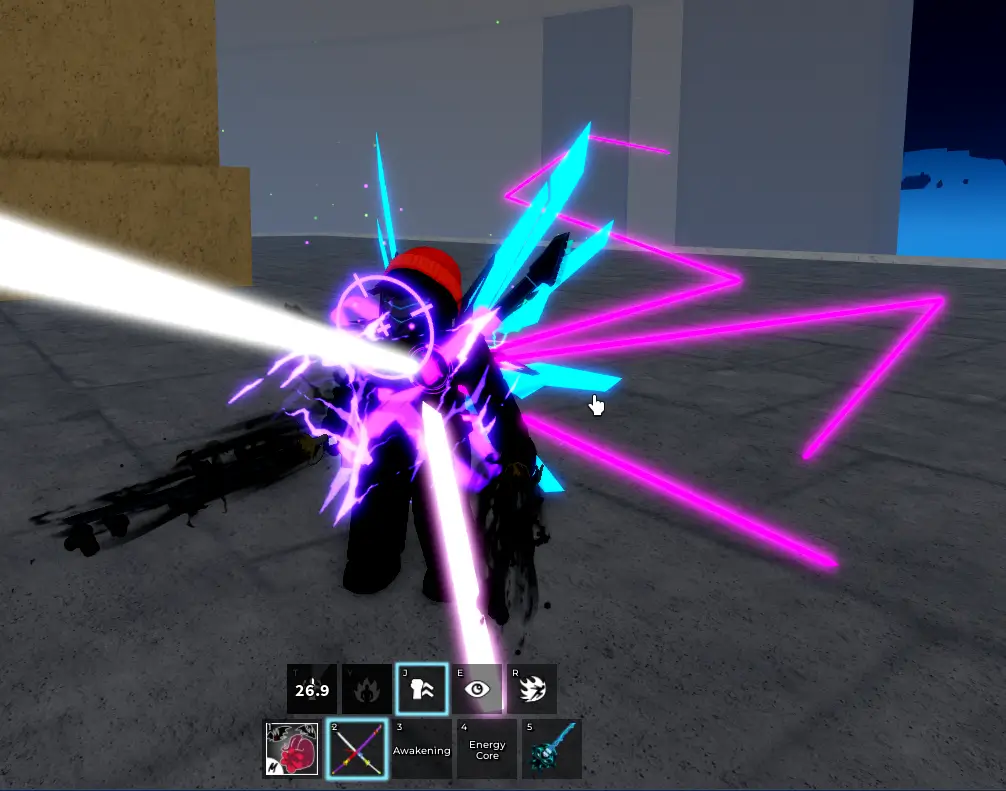Screen dimensions: 1006x791
Task: Click the dimmed flame aura ability
Action: click(x=367, y=689)
